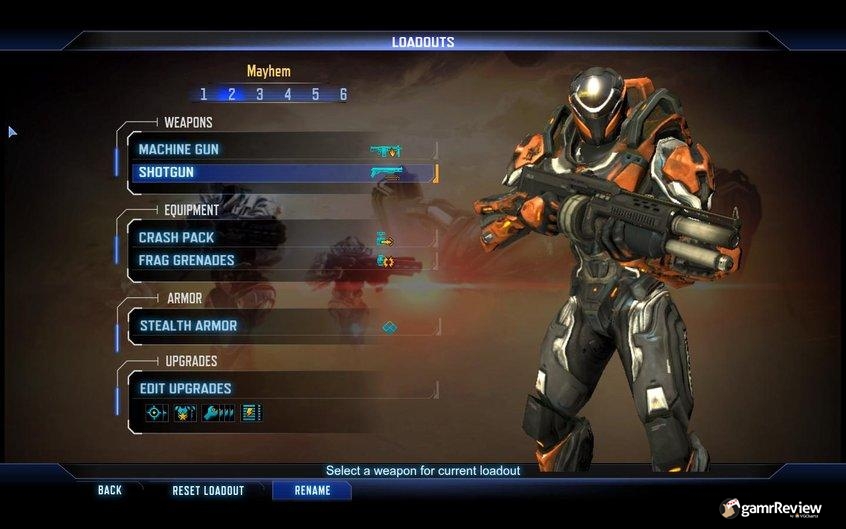
Task: Choose the Shotgun weapon row
Action: [x=280, y=173]
